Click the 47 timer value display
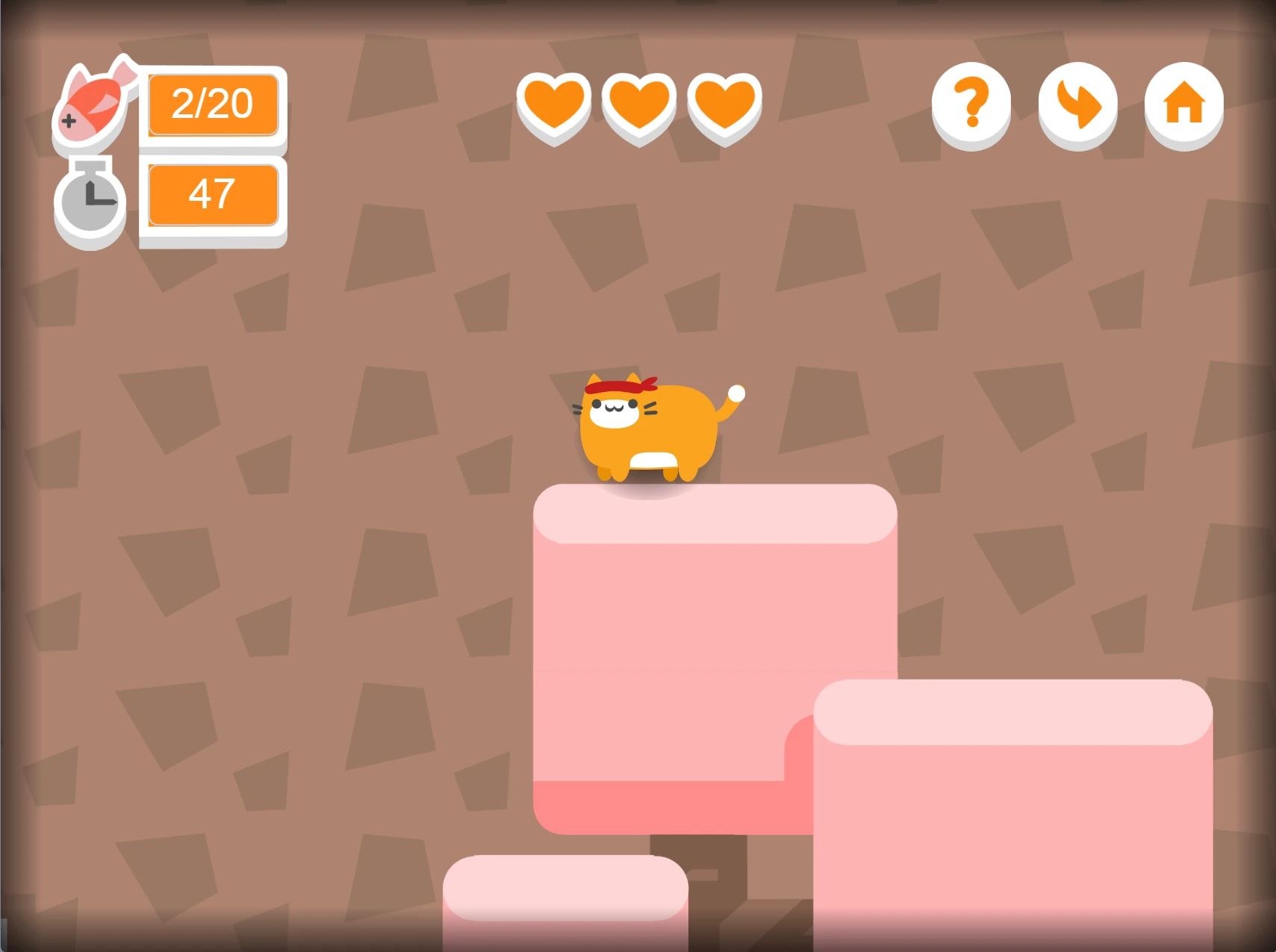Screen dimensions: 1276x952 (212, 194)
